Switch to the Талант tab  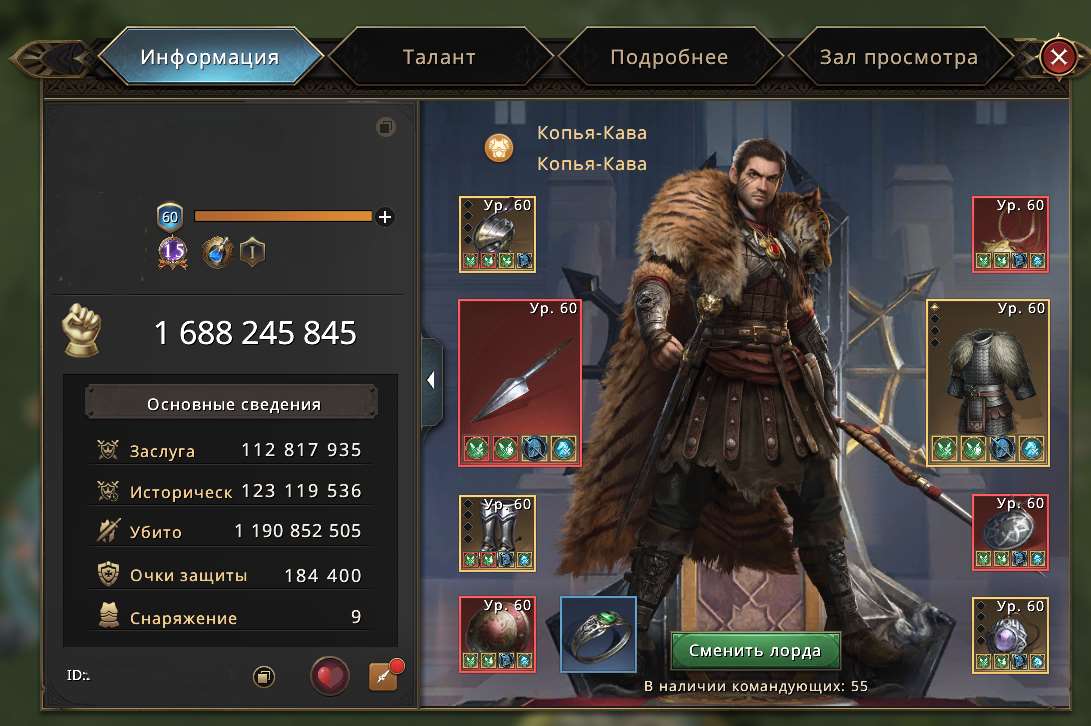tap(439, 57)
